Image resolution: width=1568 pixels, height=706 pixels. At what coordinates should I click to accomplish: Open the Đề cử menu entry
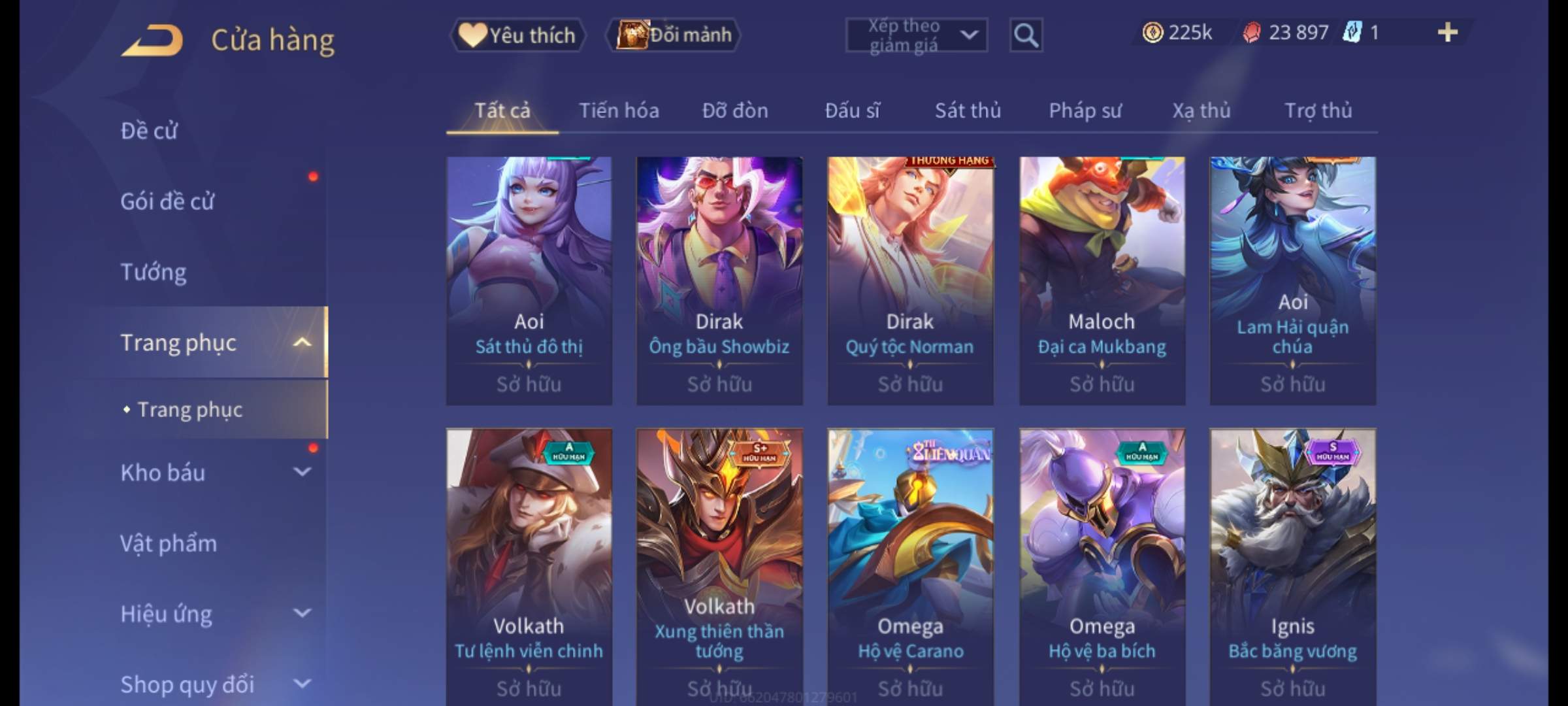[149, 131]
